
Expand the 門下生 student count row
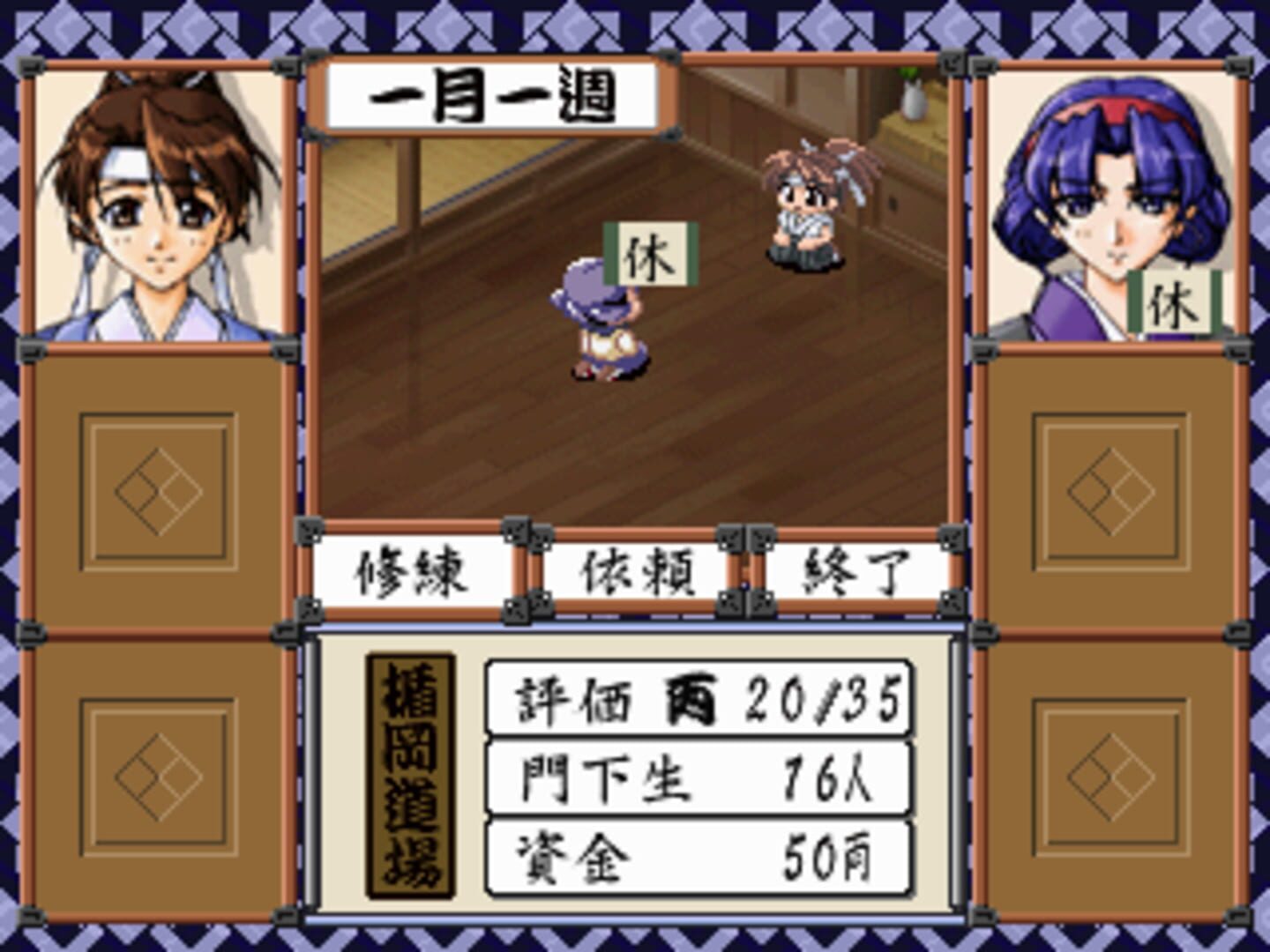coord(697,776)
